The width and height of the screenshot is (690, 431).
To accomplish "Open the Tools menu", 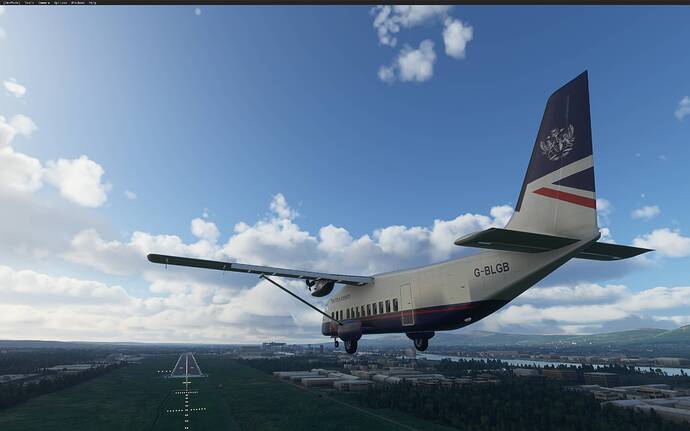I will [x=28, y=3].
